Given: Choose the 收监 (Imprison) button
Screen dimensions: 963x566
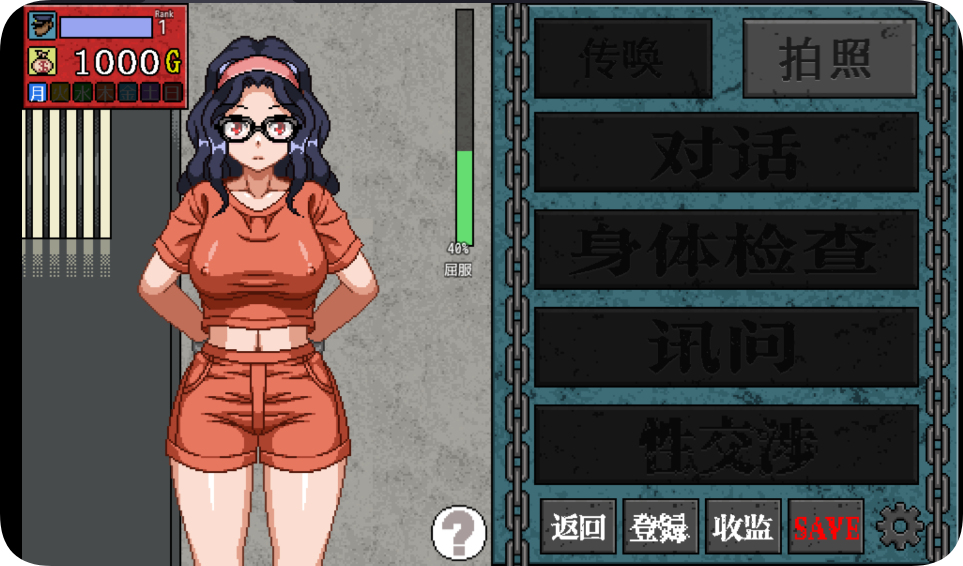Looking at the screenshot, I should pyautogui.click(x=743, y=527).
